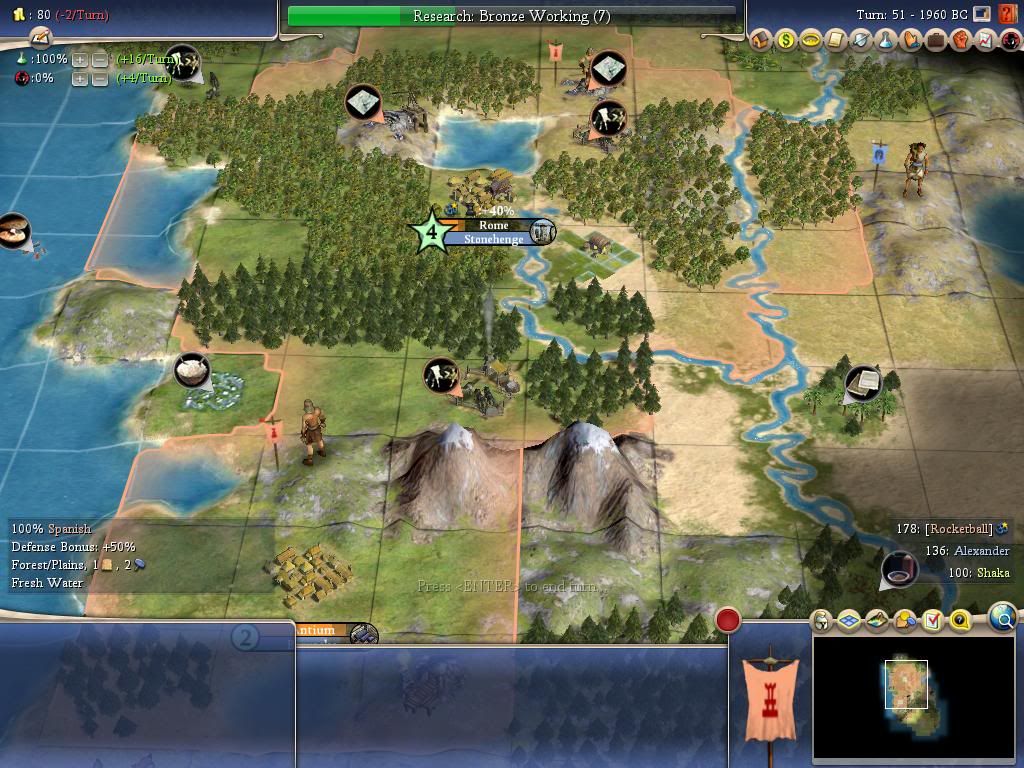Open the Technology Advisor flask icon
Screen dimensions: 1024x768
click(x=886, y=40)
